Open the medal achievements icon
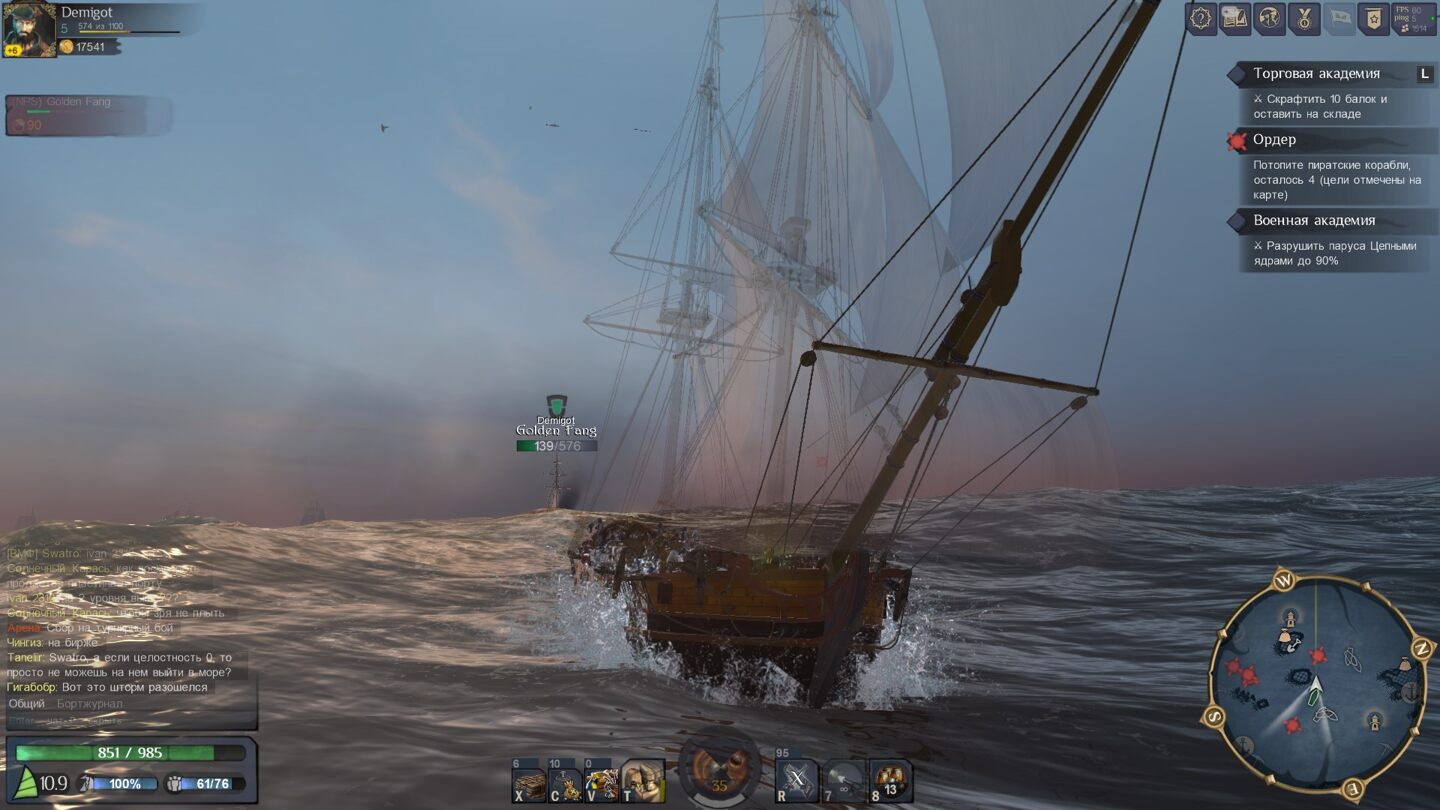Screen dimensions: 1440x810 (x=1304, y=18)
